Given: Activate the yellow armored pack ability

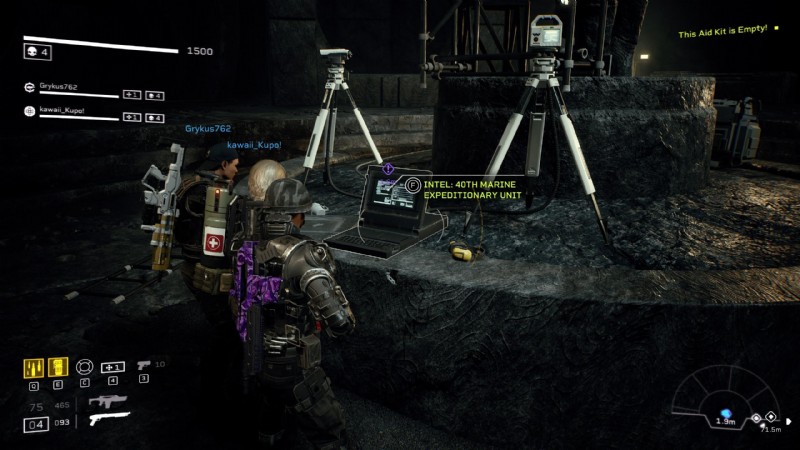Looking at the screenshot, I should [x=58, y=367].
